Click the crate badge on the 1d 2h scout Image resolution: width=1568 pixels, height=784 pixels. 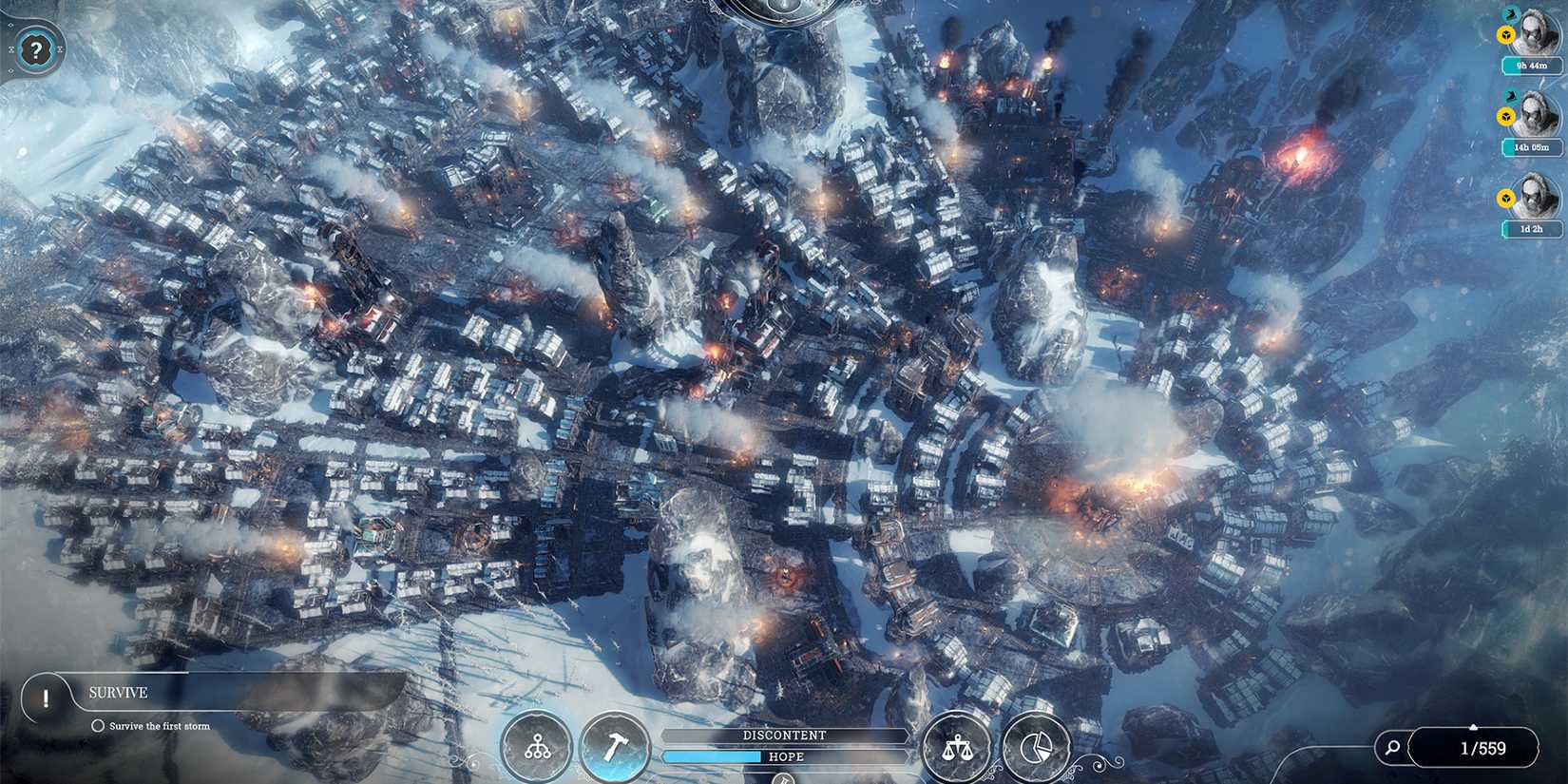1504,197
